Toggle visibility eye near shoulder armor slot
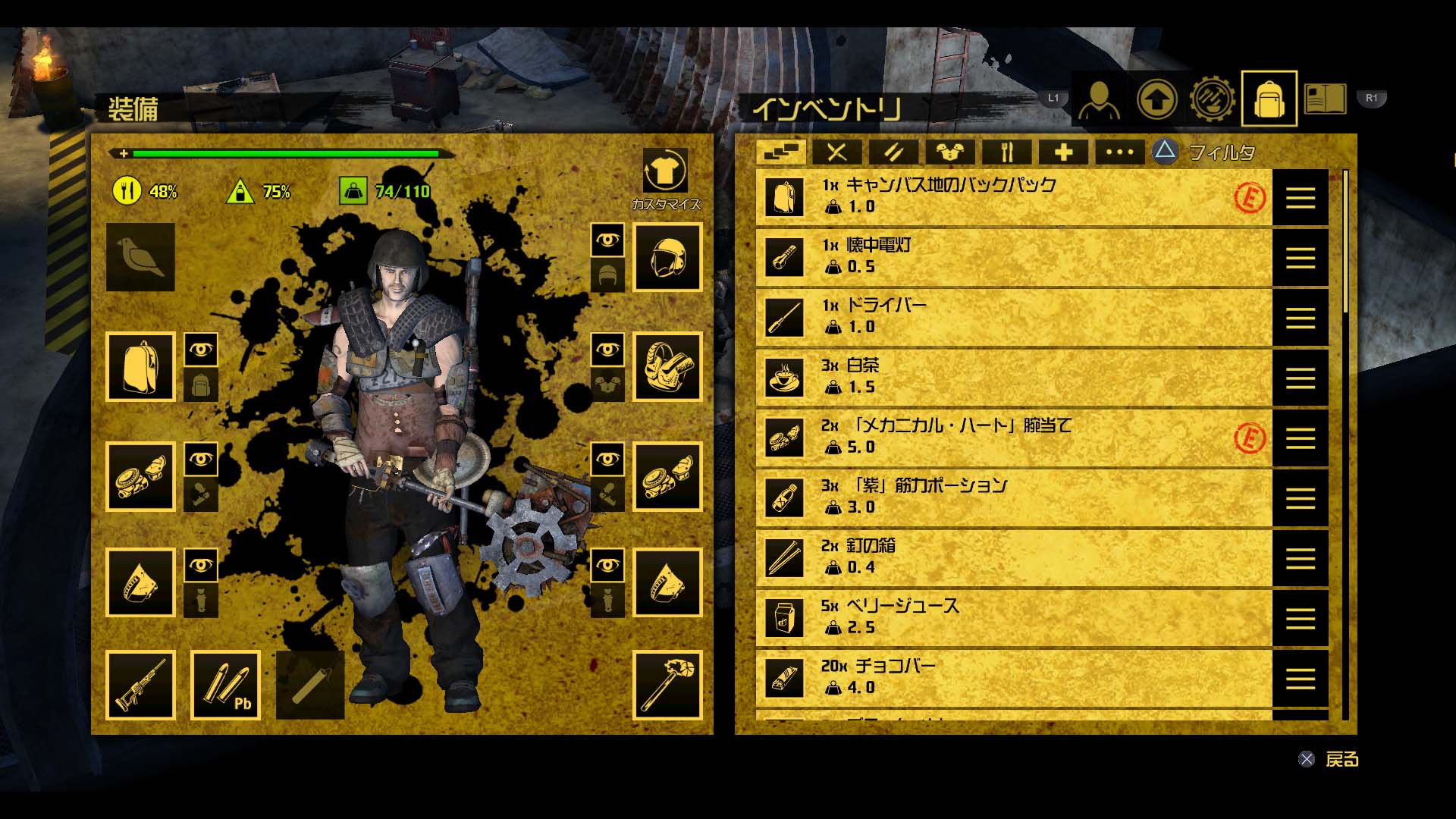 click(x=607, y=350)
